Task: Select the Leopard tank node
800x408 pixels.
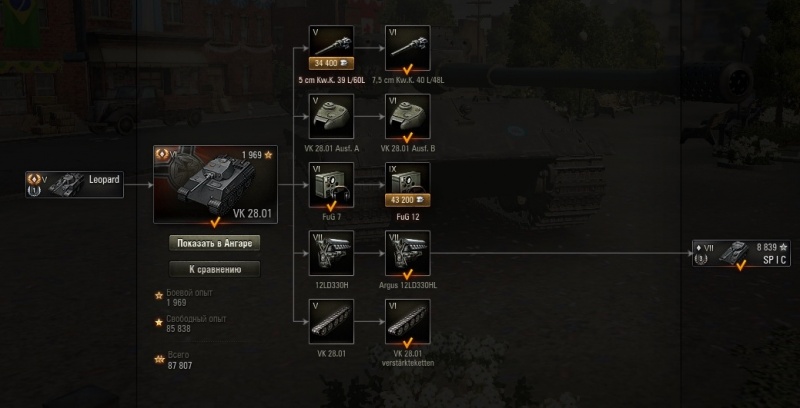Action: click(77, 183)
